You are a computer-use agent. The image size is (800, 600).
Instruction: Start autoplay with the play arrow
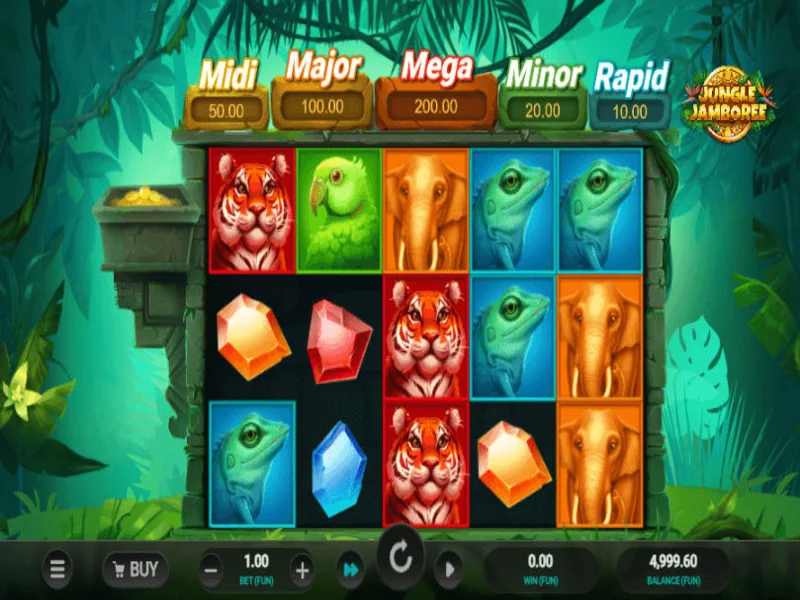[449, 570]
